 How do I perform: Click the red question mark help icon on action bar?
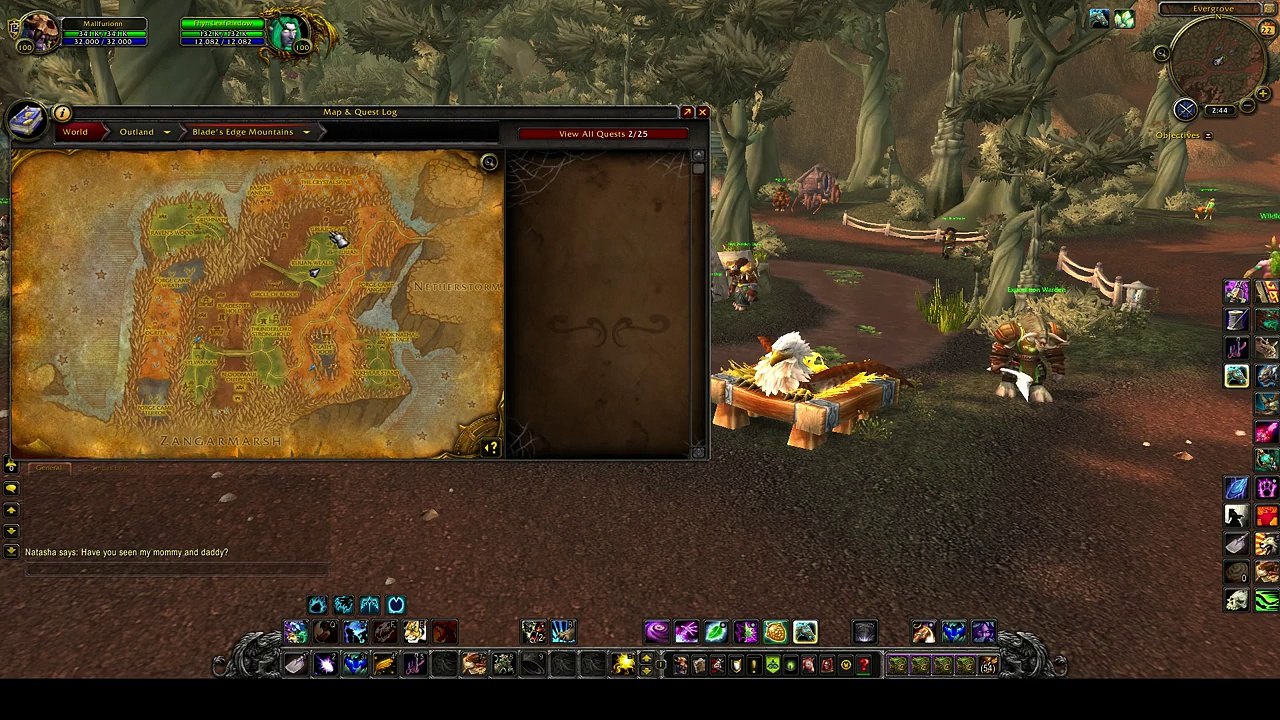(865, 664)
